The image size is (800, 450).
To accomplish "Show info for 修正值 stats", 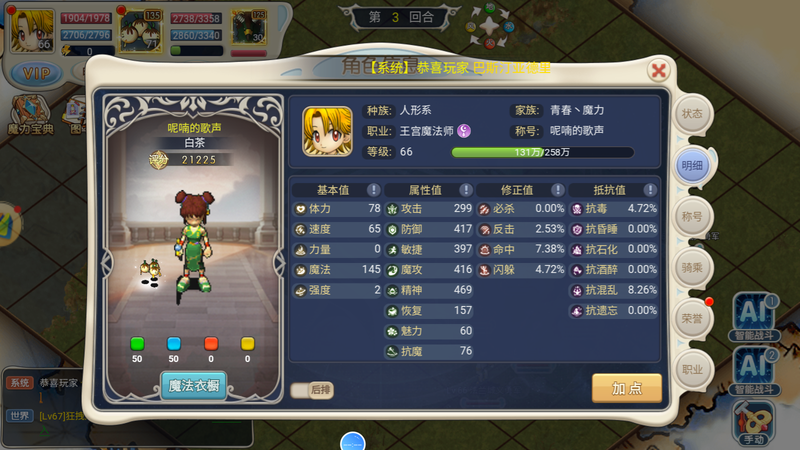I will click(x=557, y=189).
